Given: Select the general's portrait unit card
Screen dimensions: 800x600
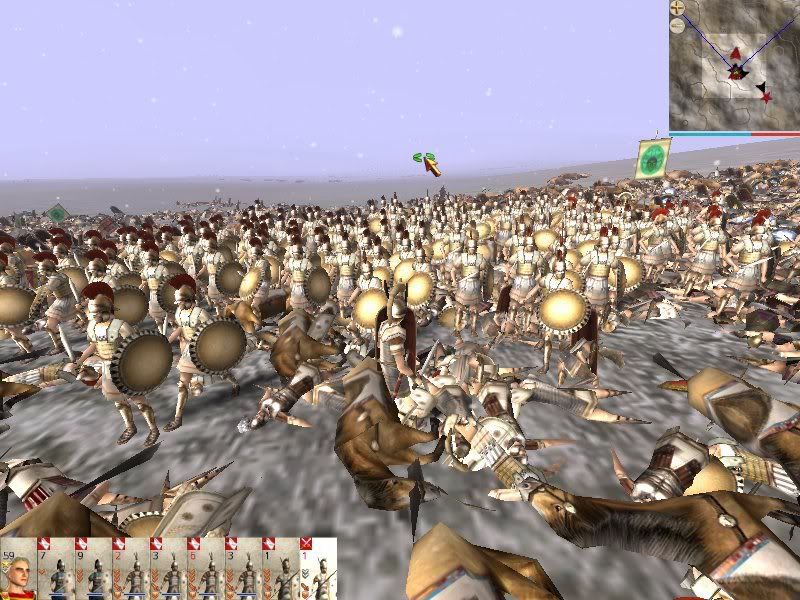Looking at the screenshot, I should click(x=18, y=572).
